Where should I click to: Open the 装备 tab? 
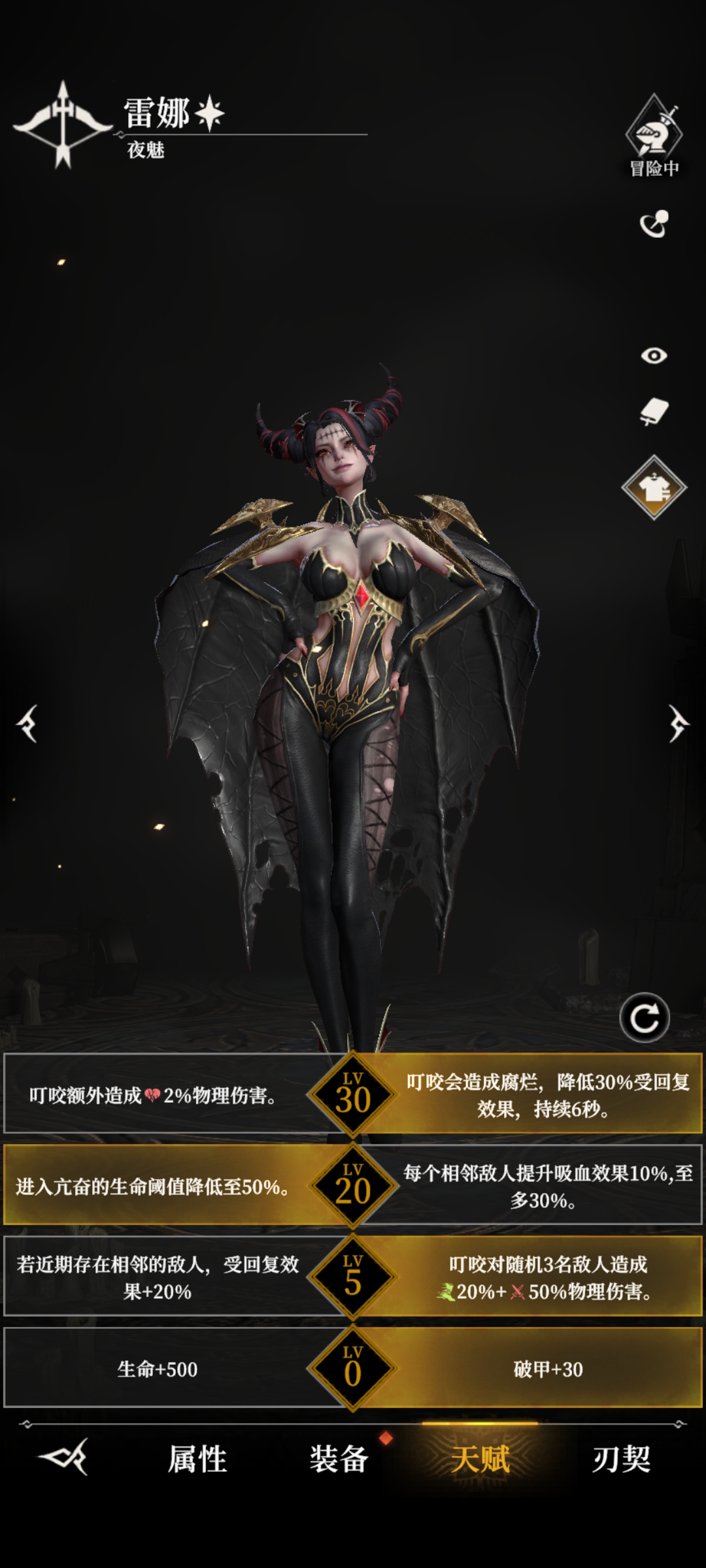(x=339, y=1458)
